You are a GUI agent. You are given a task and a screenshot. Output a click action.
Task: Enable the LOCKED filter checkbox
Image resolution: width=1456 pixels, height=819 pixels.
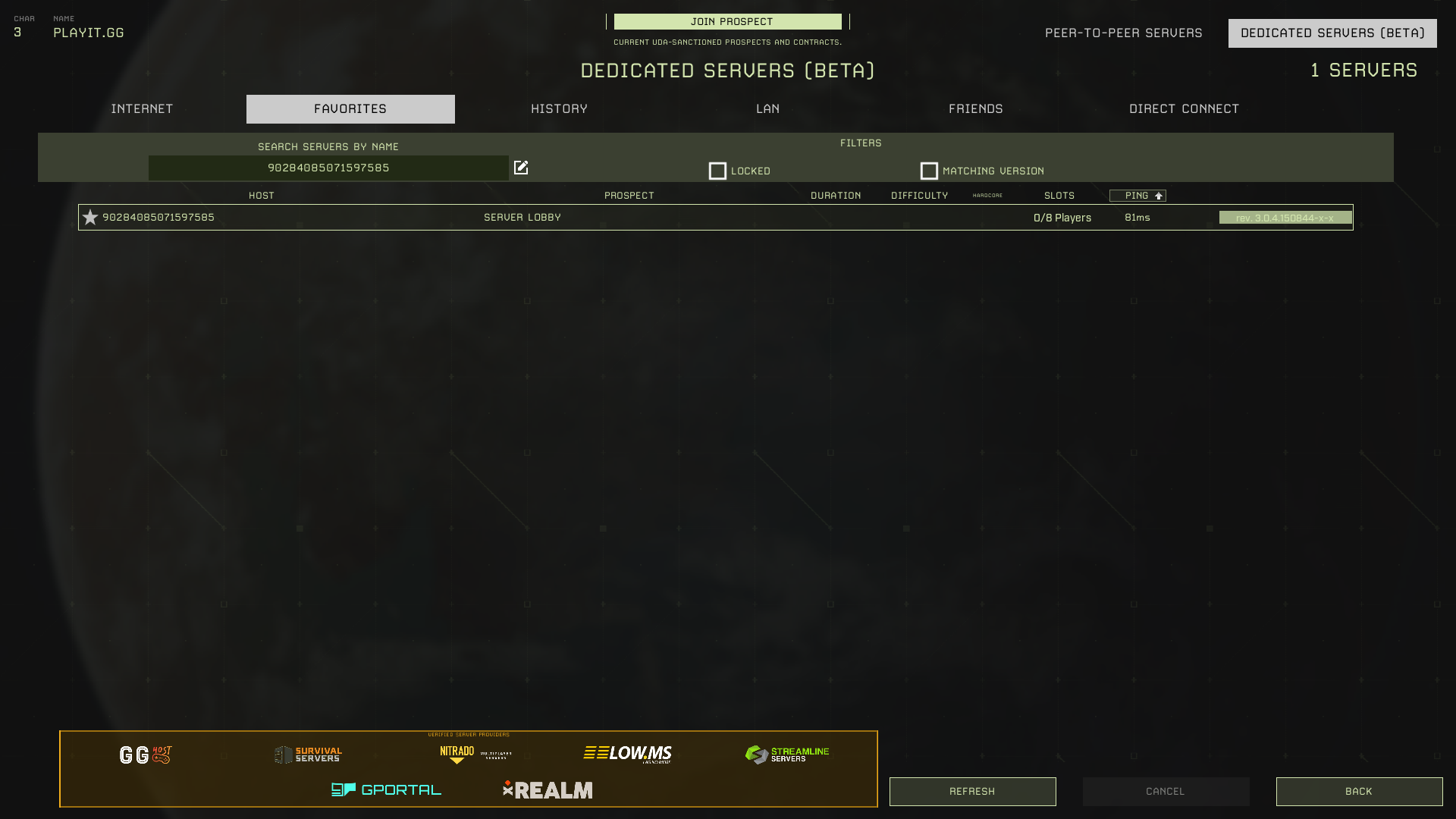click(x=717, y=171)
